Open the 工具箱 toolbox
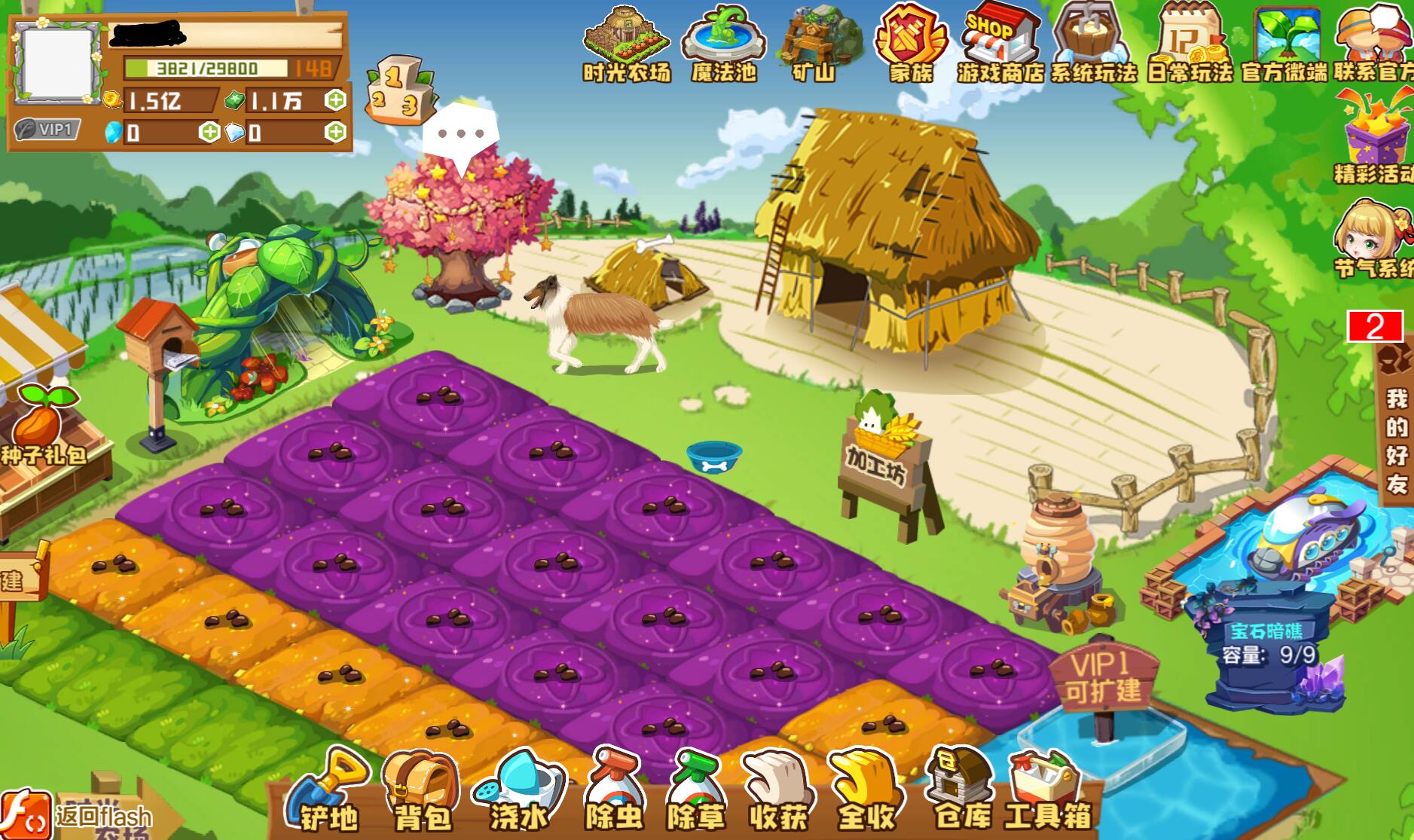Image resolution: width=1414 pixels, height=840 pixels. [x=1048, y=791]
